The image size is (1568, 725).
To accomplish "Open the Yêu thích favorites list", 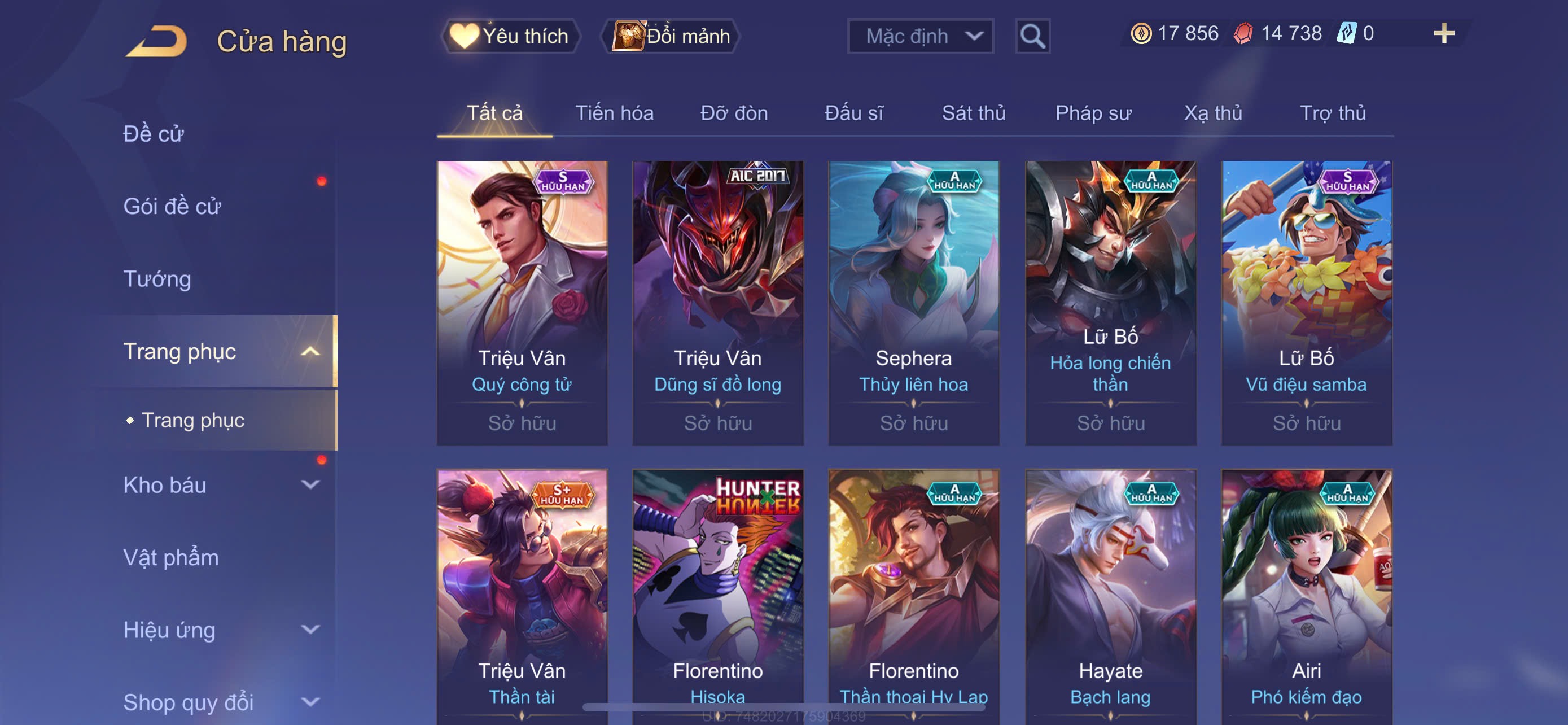I will (511, 36).
